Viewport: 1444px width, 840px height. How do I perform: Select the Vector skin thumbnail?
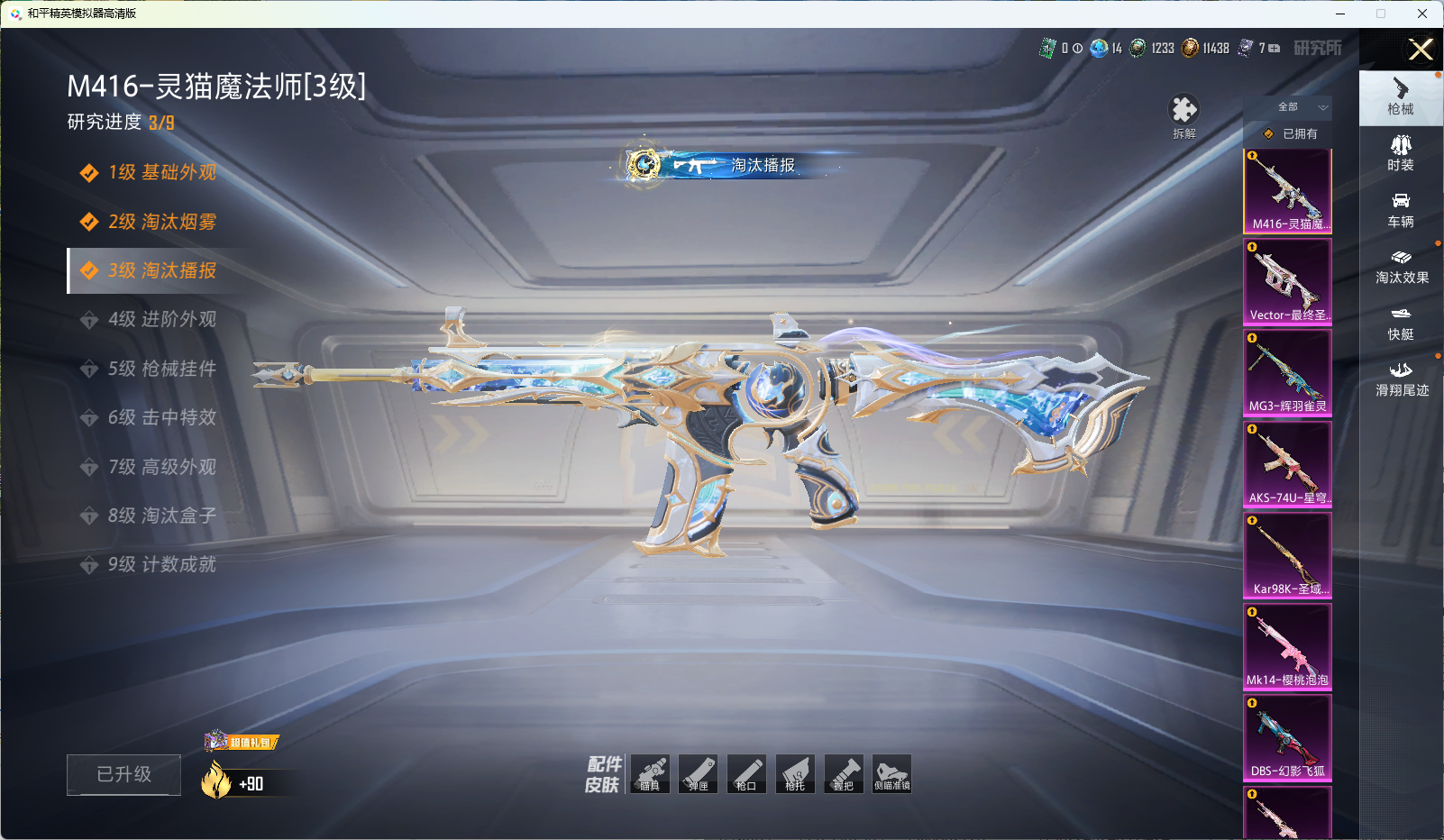pos(1287,280)
